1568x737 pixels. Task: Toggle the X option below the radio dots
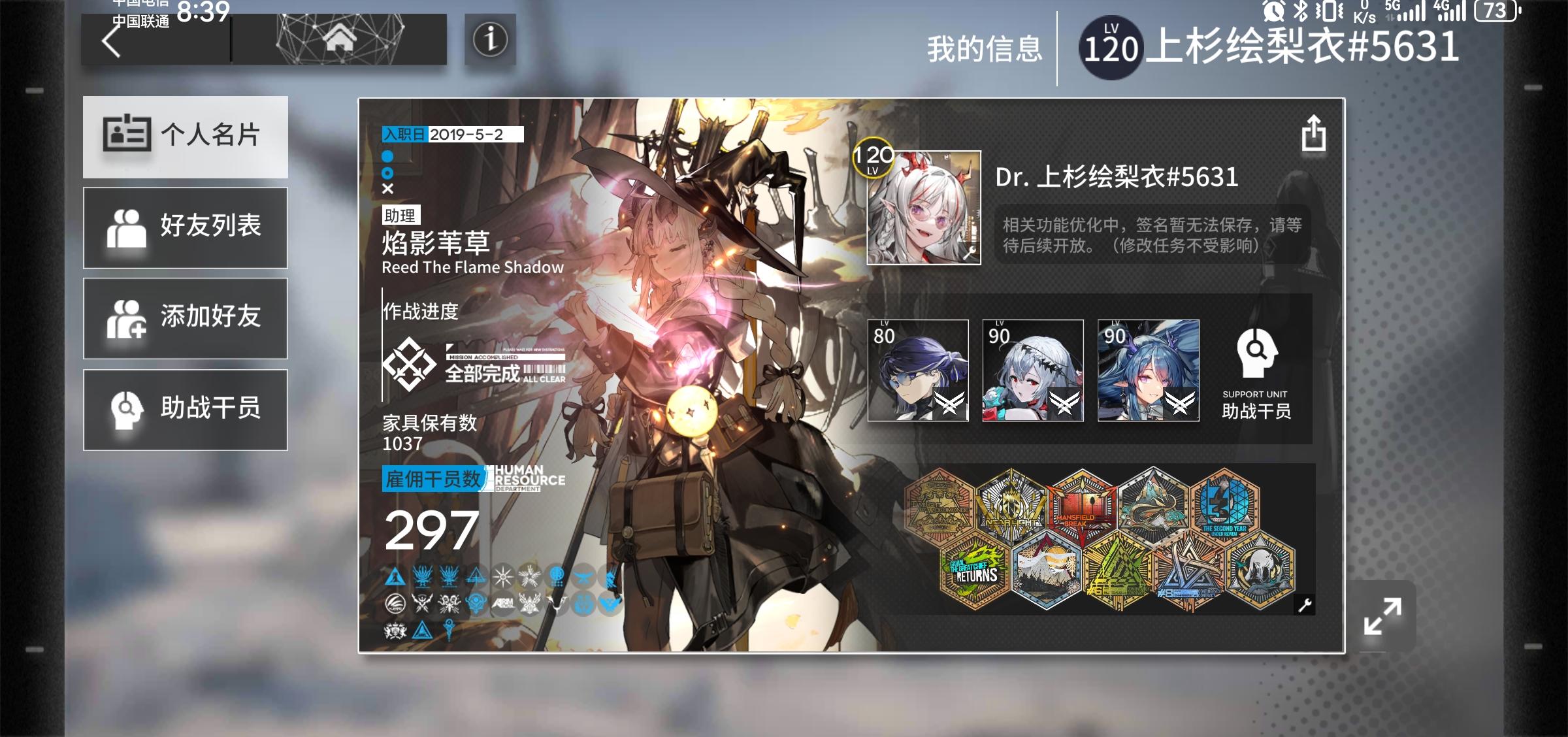[x=387, y=190]
